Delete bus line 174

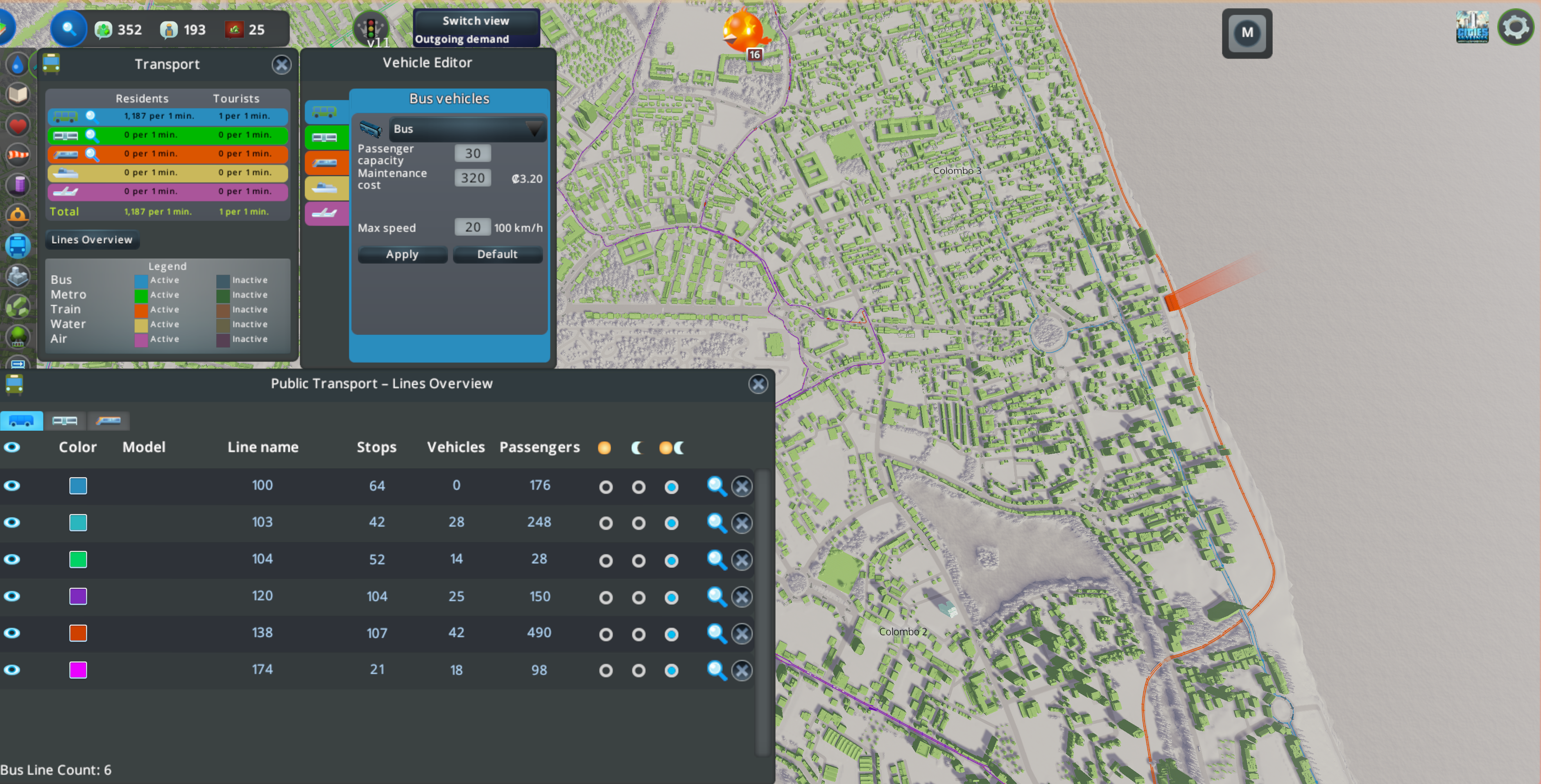(x=742, y=670)
